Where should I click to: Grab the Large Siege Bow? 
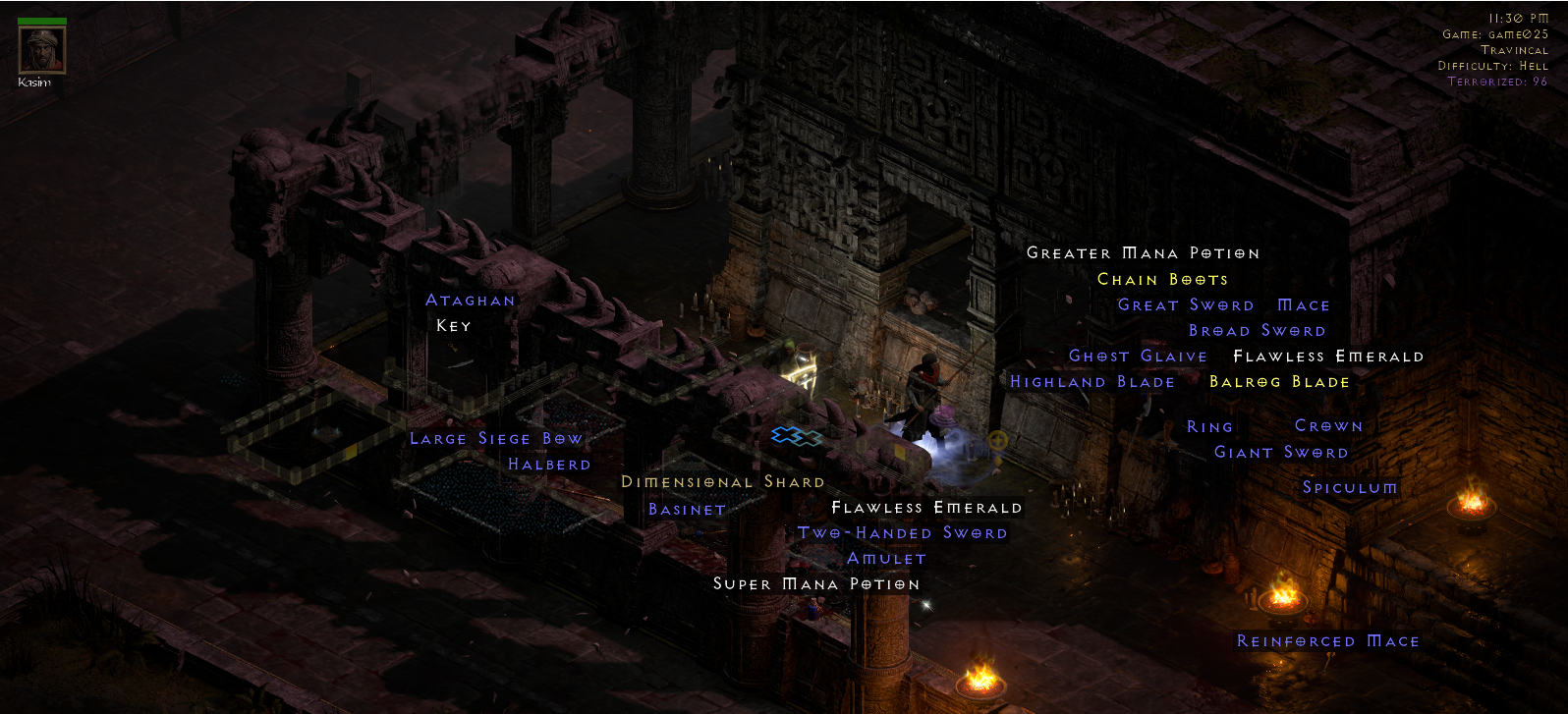(x=496, y=438)
